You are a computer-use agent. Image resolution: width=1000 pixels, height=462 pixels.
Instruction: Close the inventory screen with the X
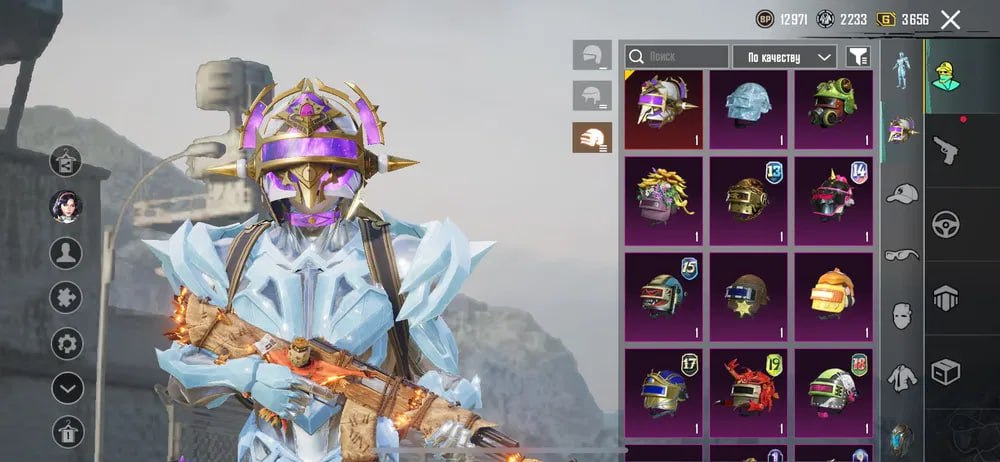pyautogui.click(x=950, y=19)
